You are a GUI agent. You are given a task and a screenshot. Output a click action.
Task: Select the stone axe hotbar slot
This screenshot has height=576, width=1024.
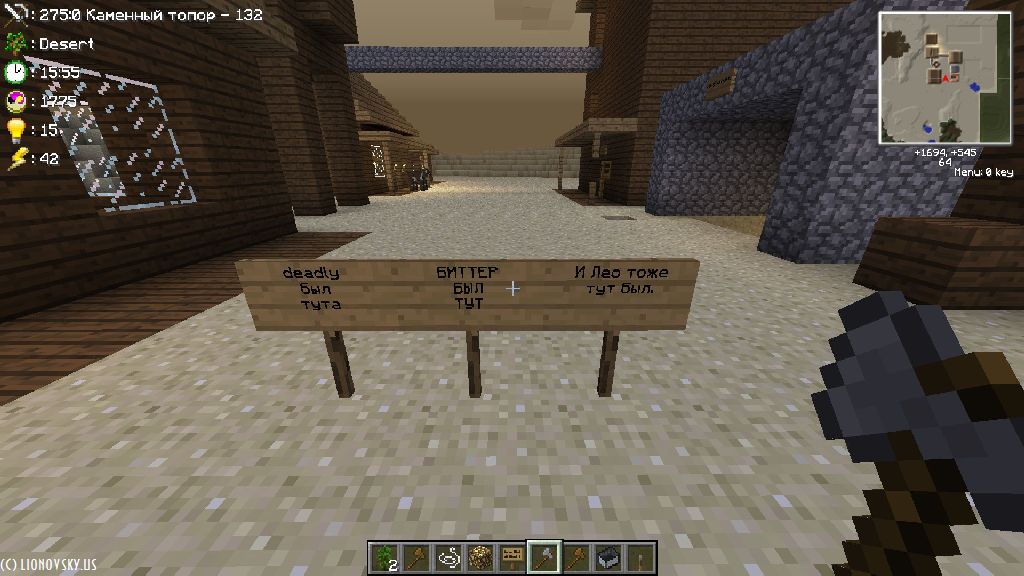point(545,555)
